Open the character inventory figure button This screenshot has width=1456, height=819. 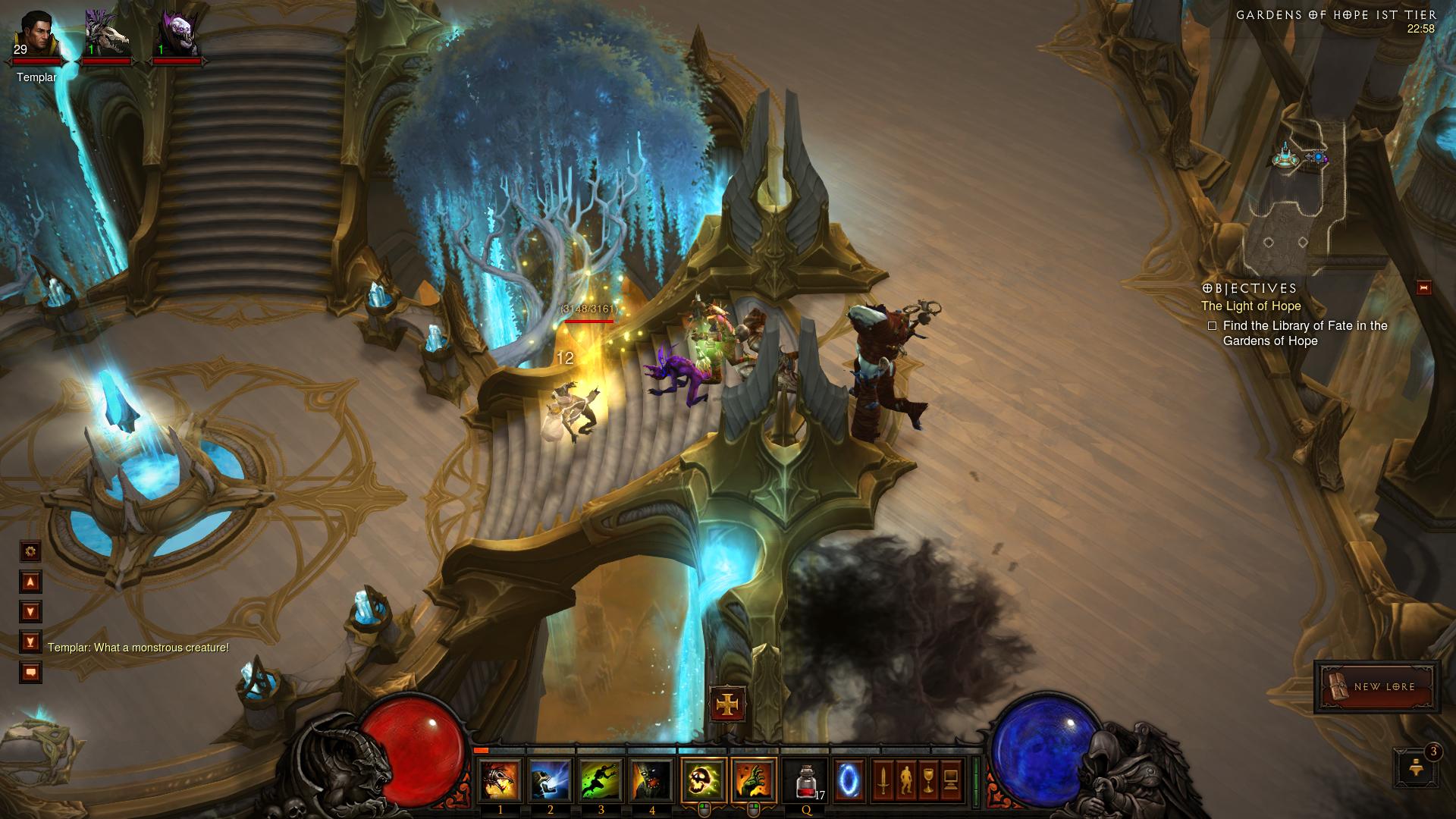point(905,780)
